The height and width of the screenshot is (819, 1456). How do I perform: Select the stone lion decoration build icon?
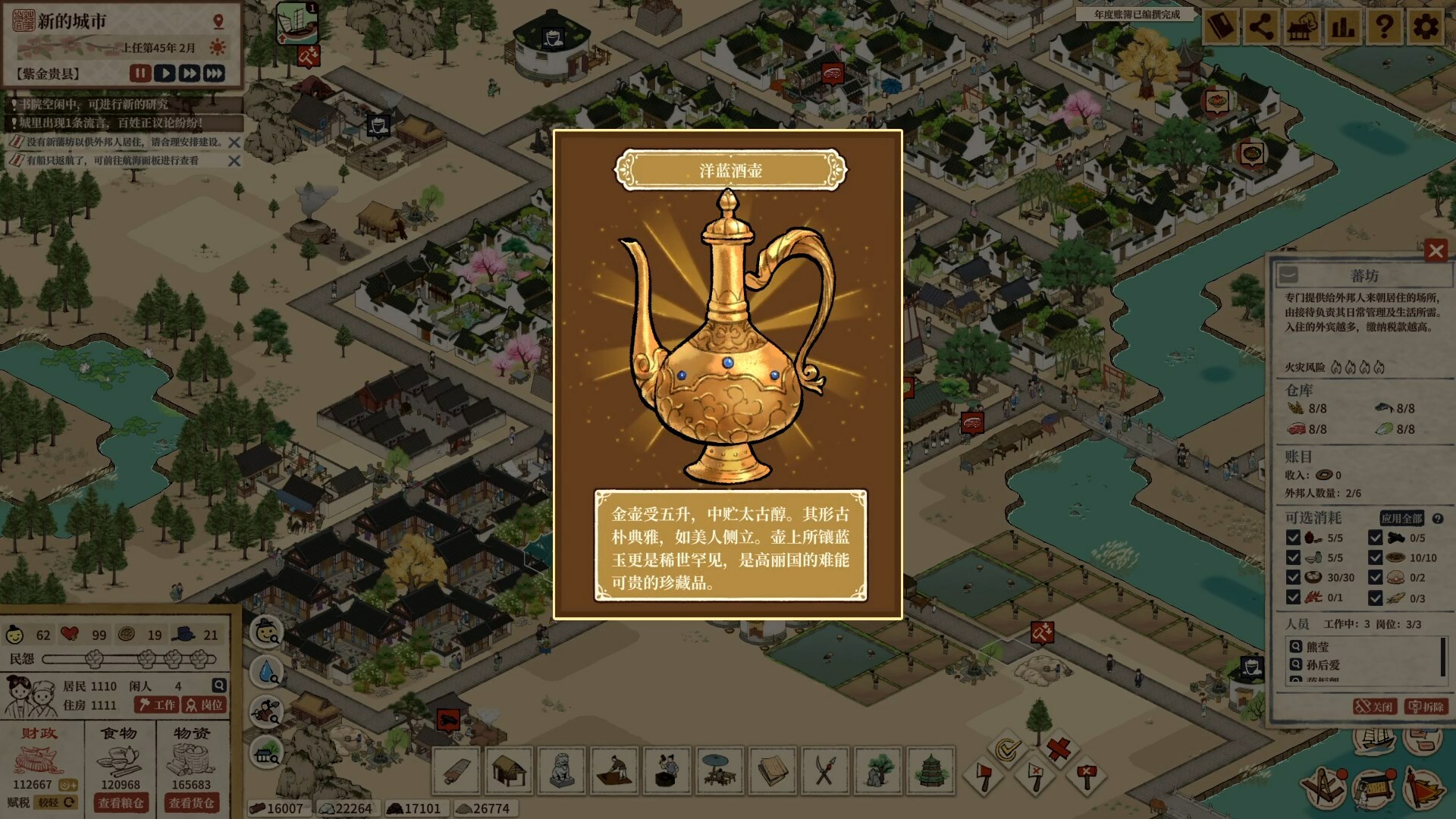[560, 770]
